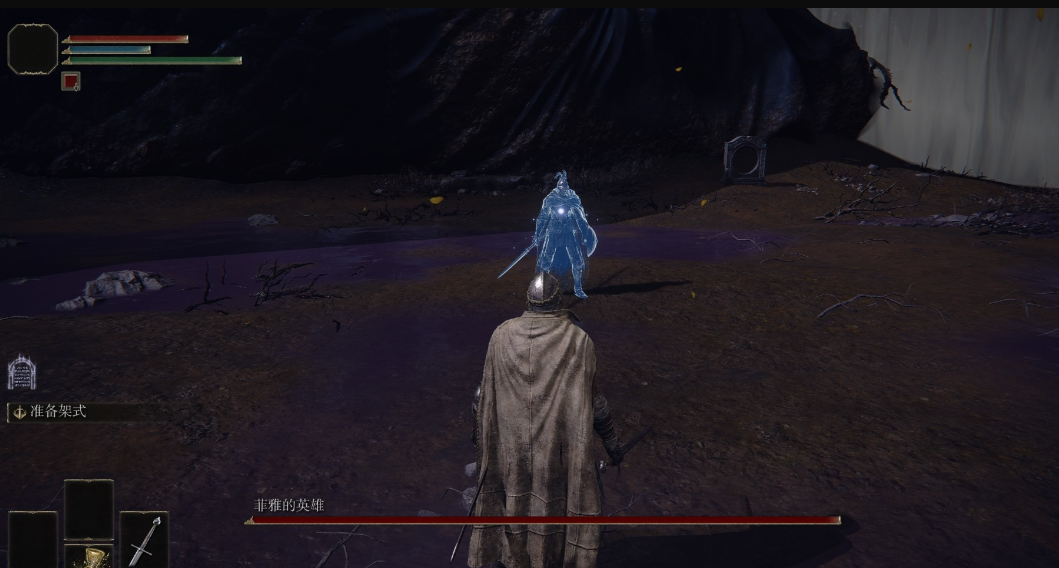Click the octagonal frame beside the status bars
This screenshot has width=1059, height=568.
point(33,49)
